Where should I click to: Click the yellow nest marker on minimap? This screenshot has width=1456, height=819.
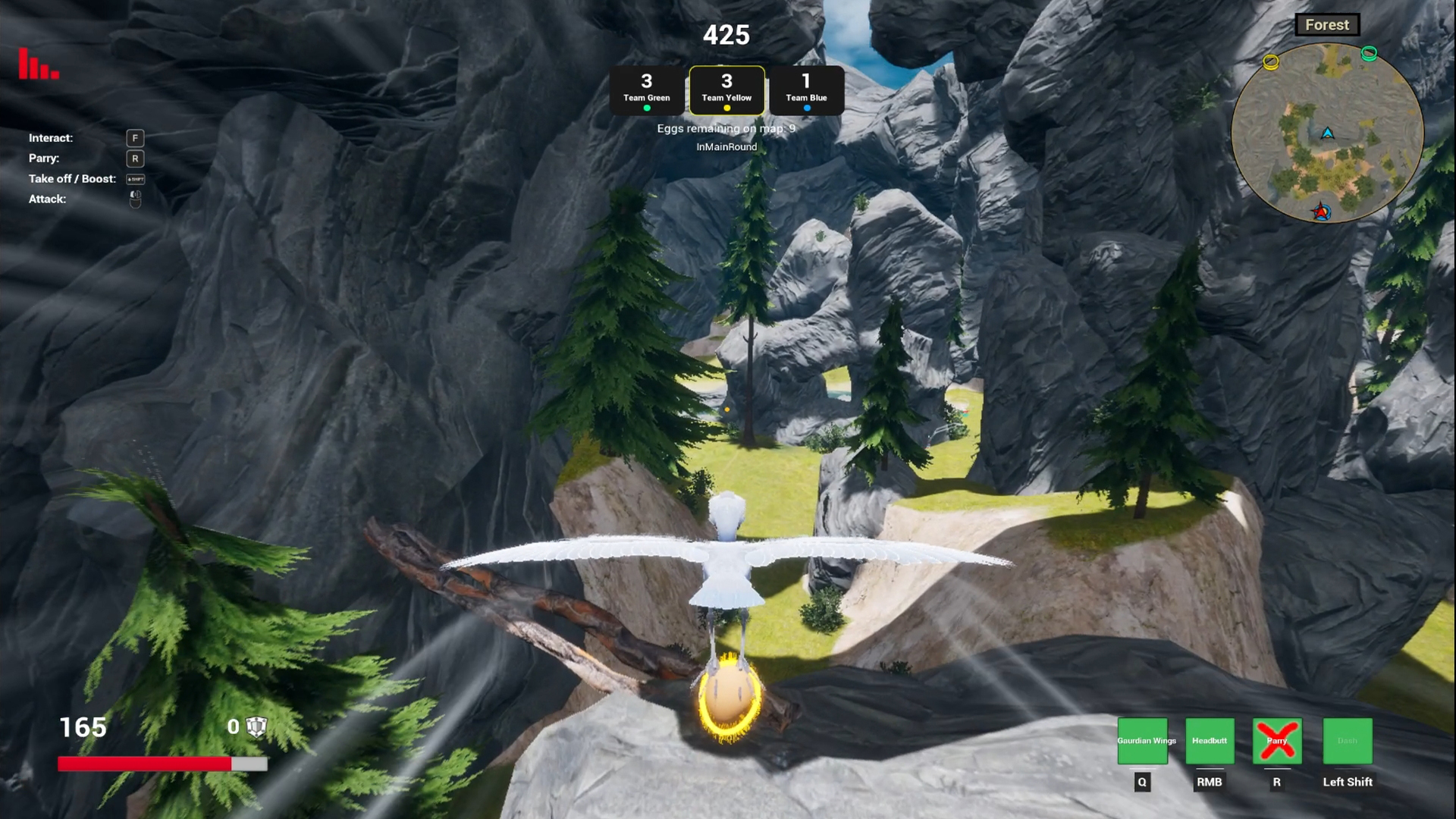coord(1271,62)
